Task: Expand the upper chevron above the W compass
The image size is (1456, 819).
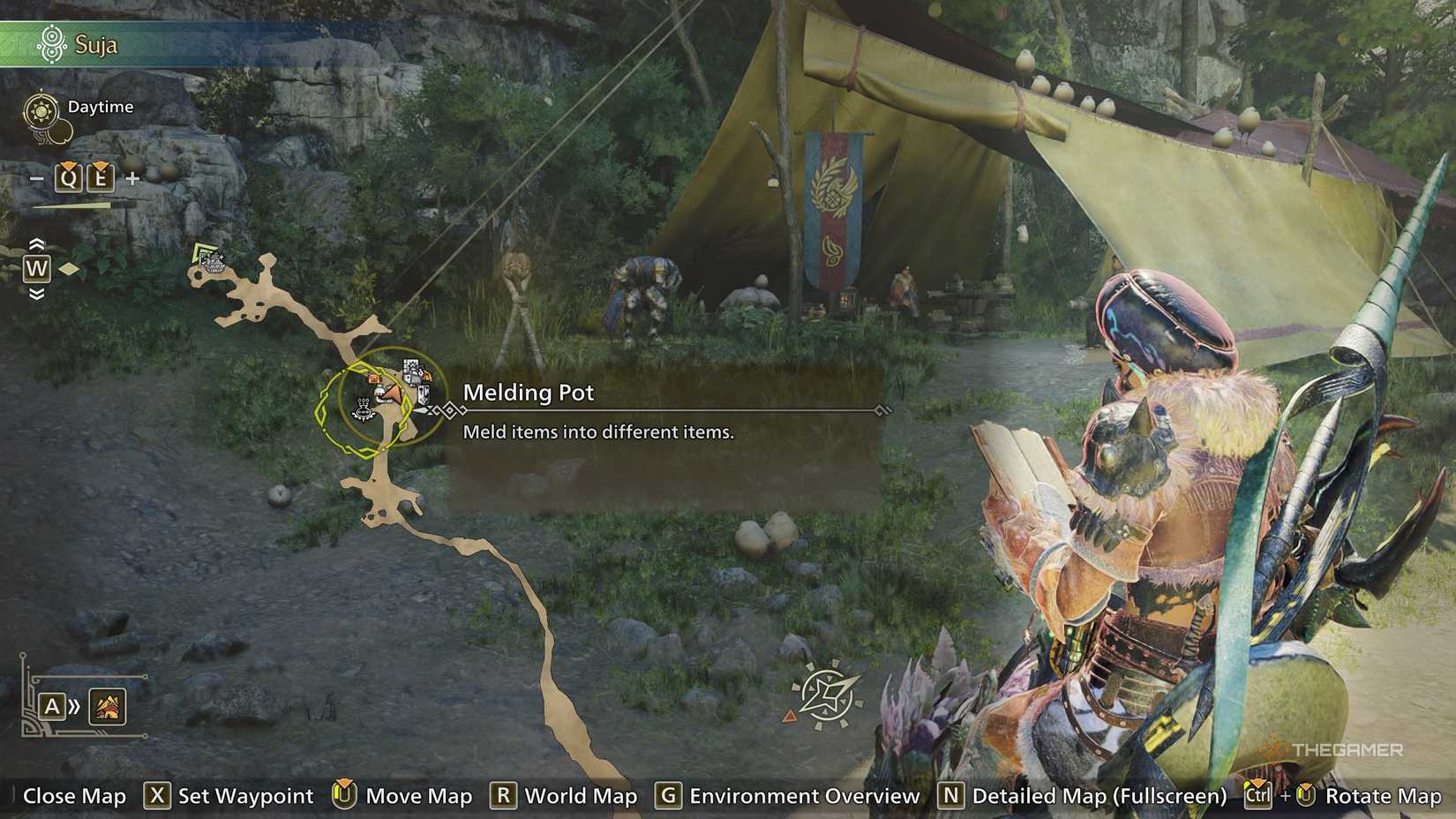Action: click(37, 244)
